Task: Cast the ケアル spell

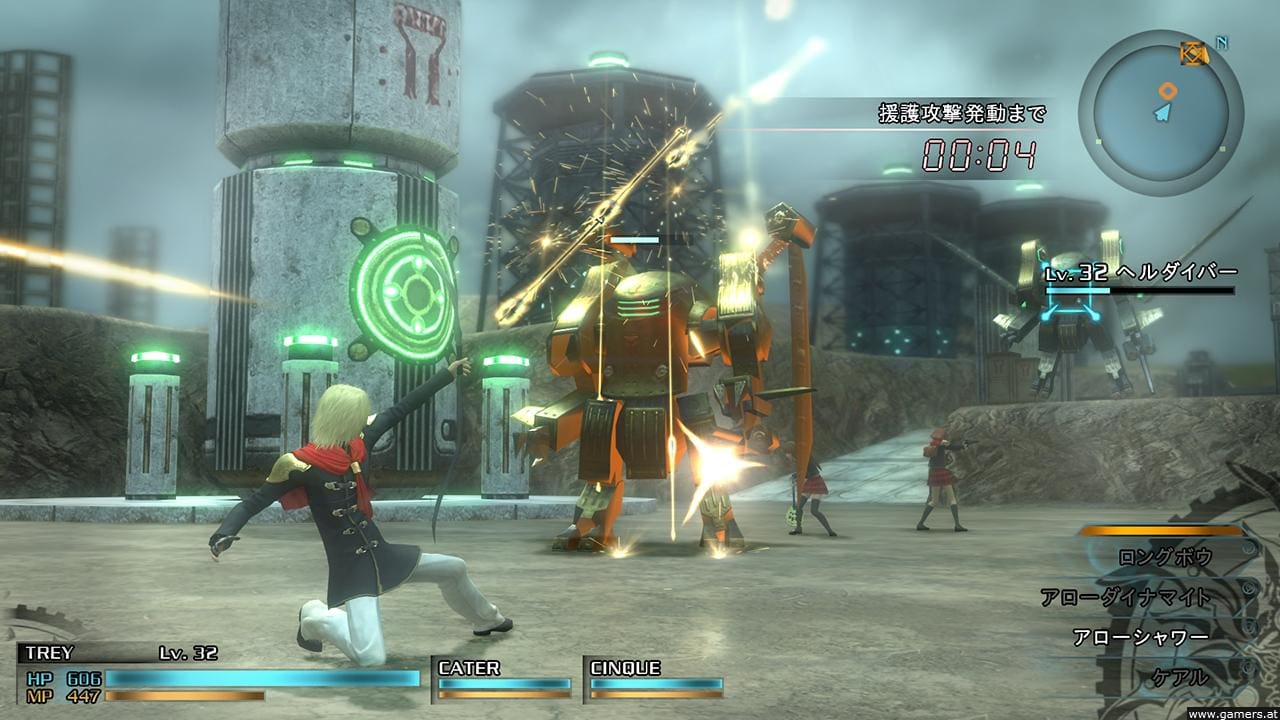Action: point(1180,677)
